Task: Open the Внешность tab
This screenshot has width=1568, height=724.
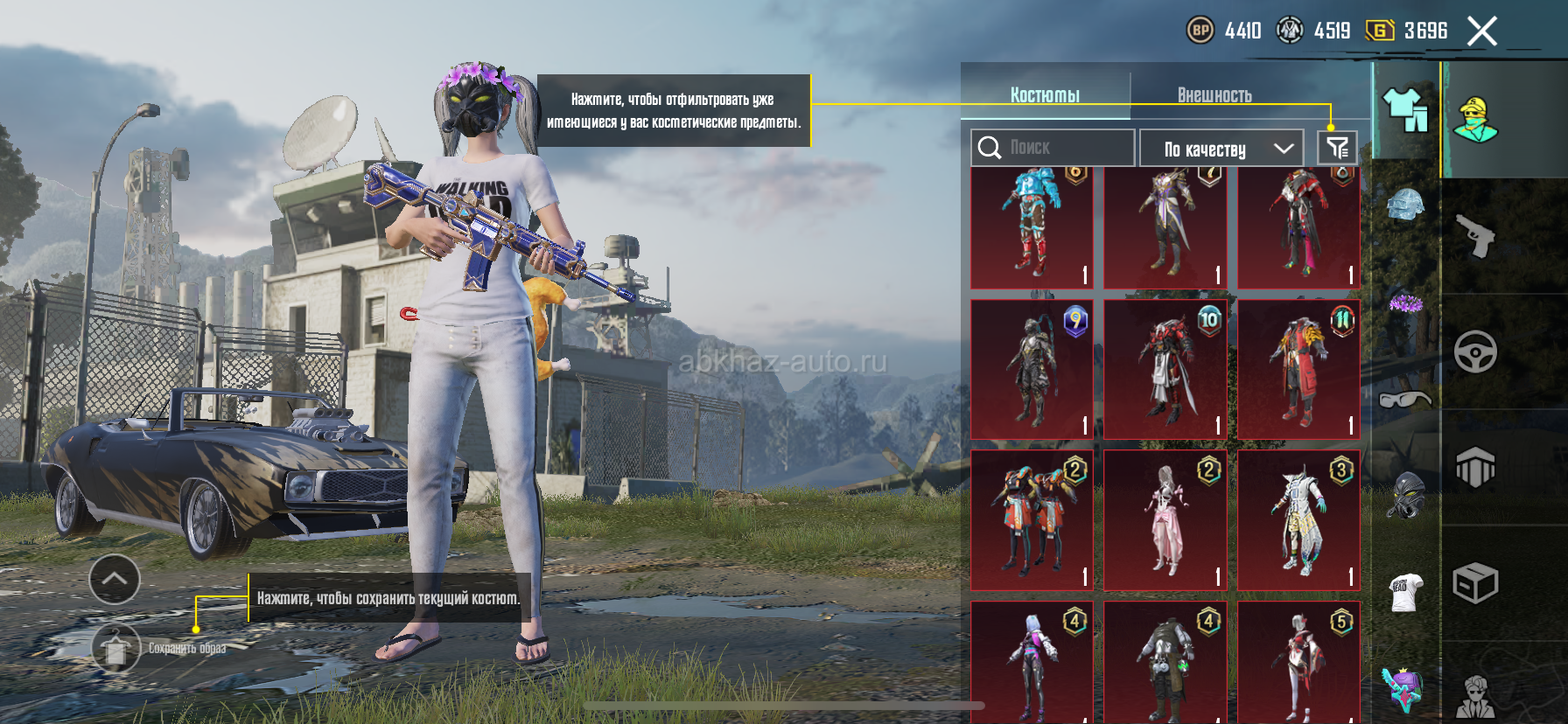Action: click(1214, 94)
